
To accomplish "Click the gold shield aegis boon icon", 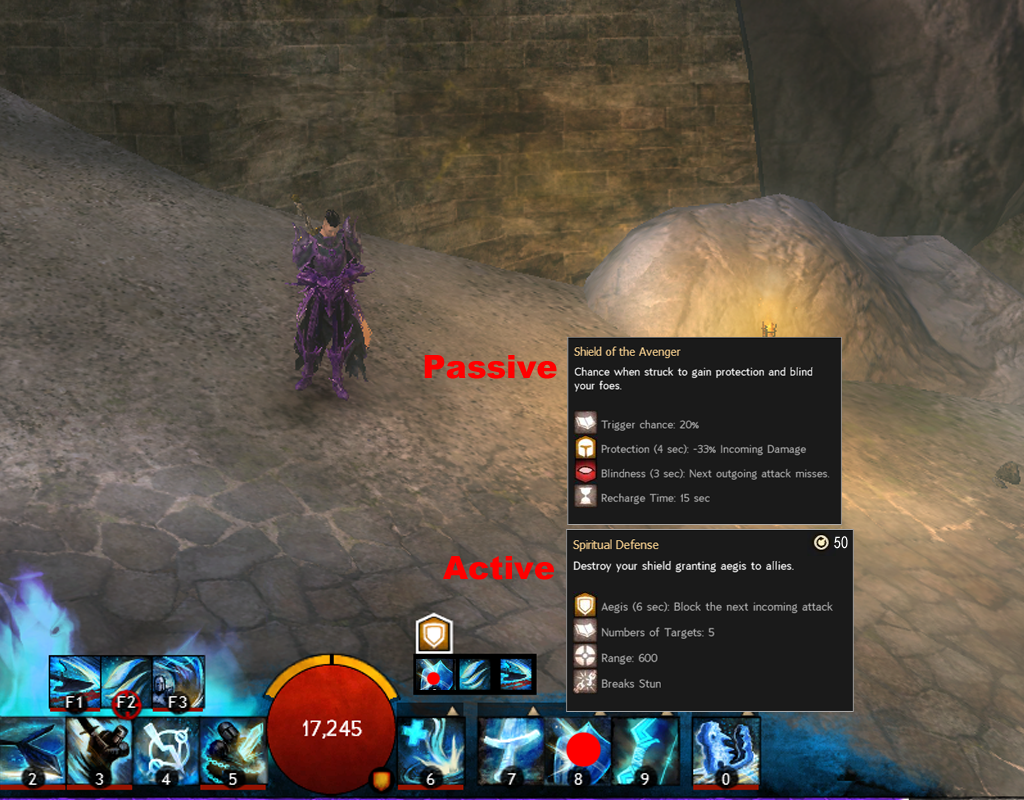I will tap(435, 633).
